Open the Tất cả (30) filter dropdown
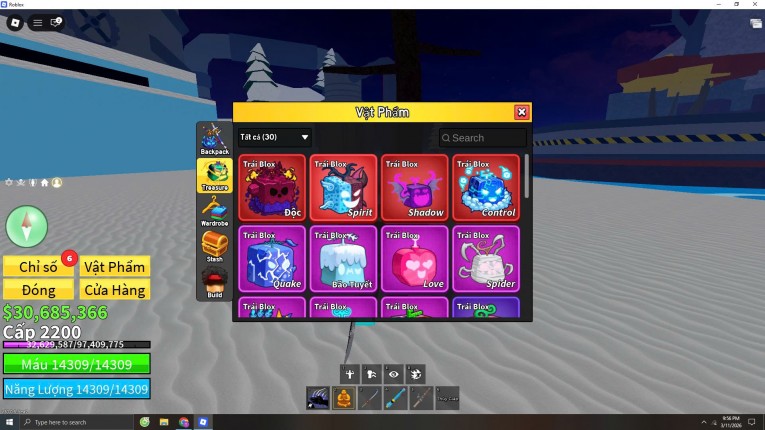This screenshot has width=765, height=430. coord(274,137)
